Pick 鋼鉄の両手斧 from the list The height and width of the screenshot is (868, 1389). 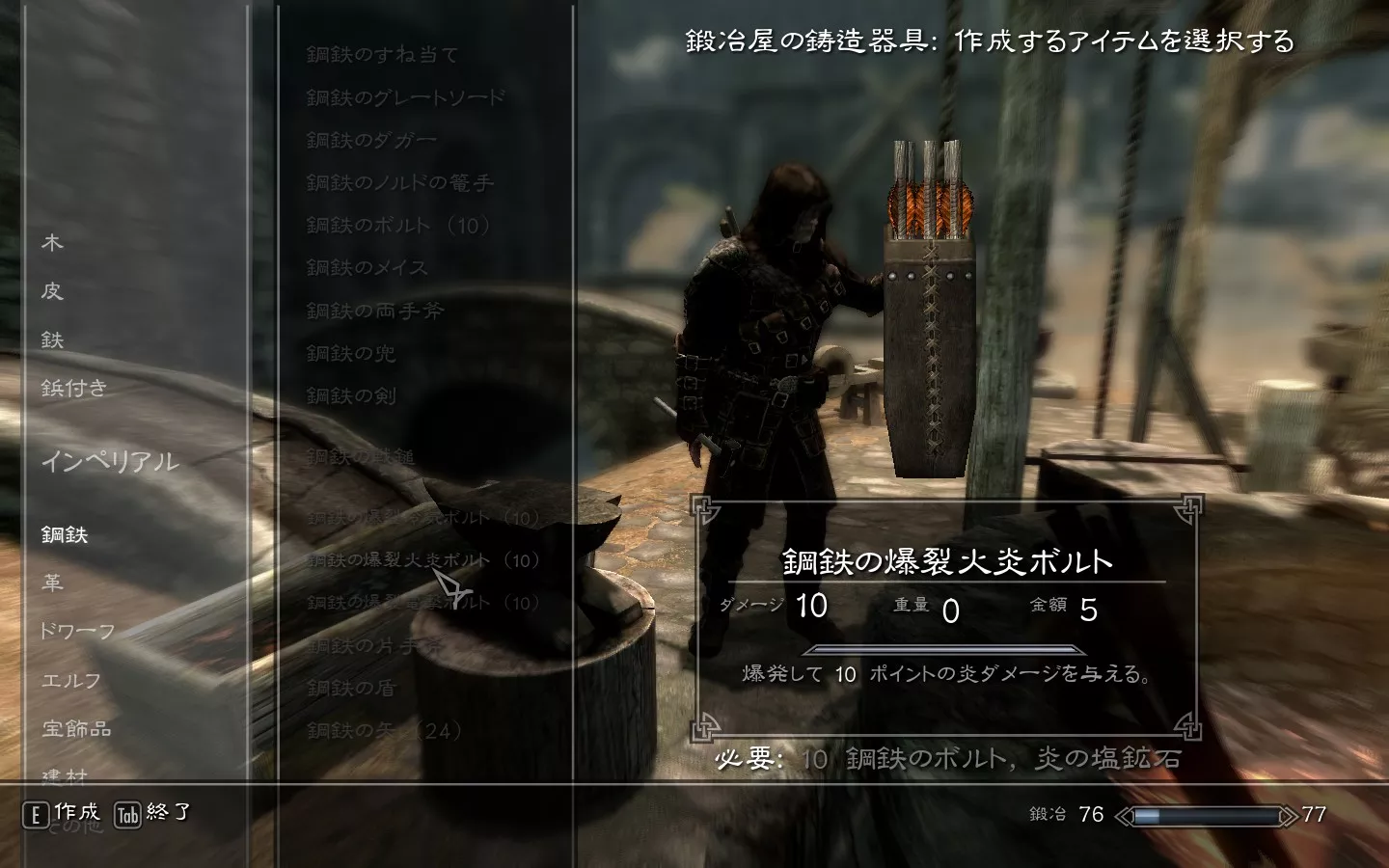pyautogui.click(x=374, y=311)
